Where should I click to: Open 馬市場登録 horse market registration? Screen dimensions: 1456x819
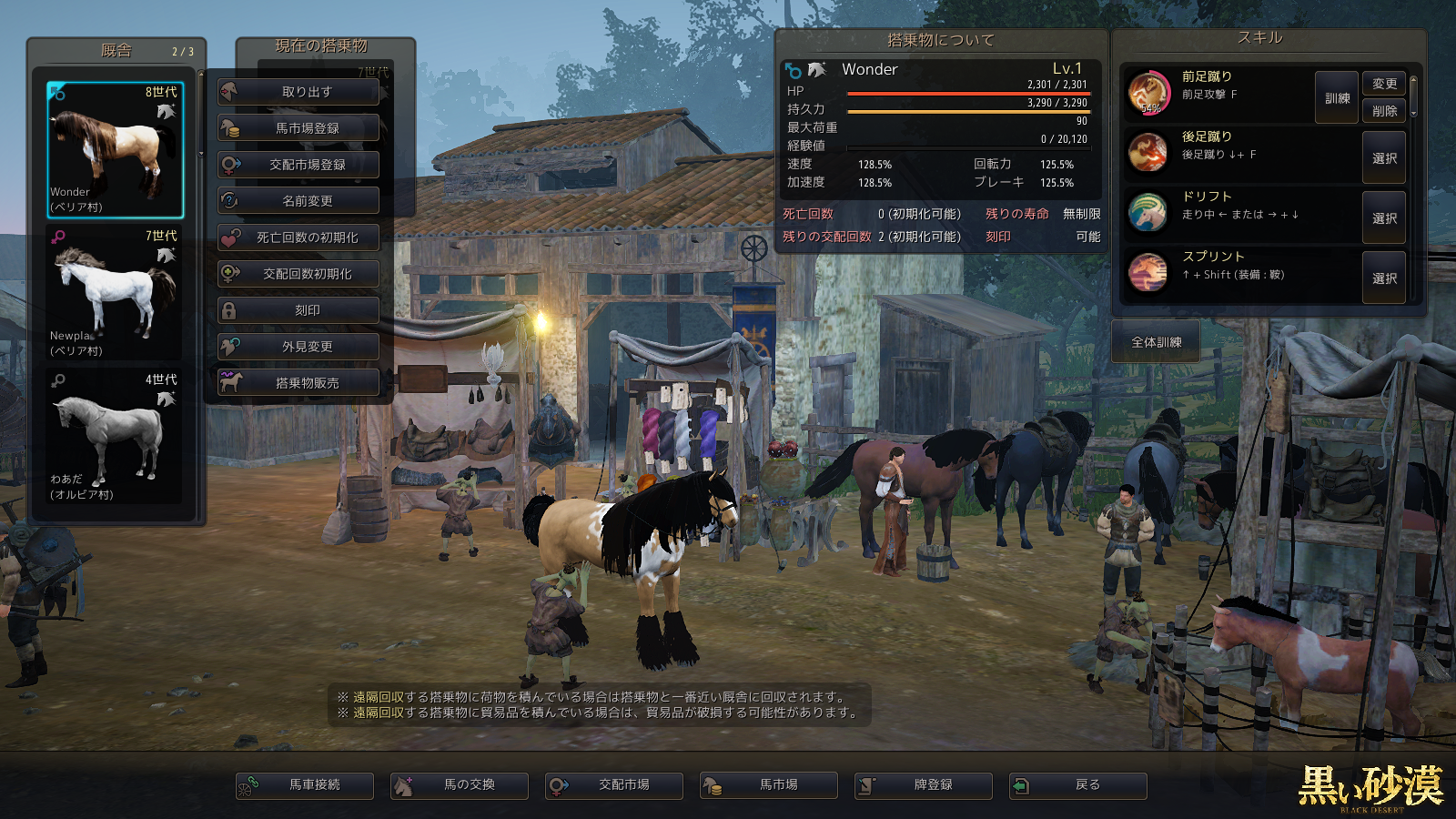(x=298, y=128)
